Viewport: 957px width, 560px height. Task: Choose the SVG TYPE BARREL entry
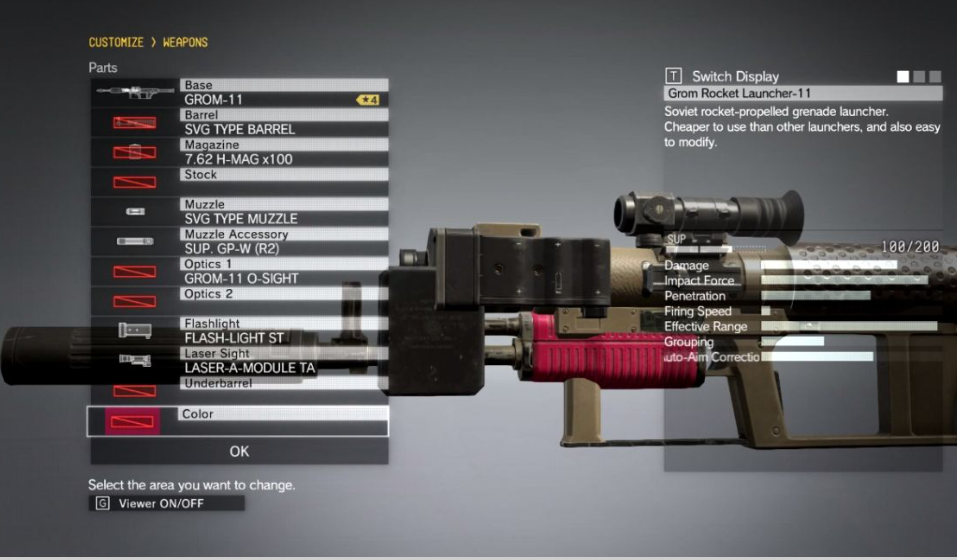click(284, 123)
